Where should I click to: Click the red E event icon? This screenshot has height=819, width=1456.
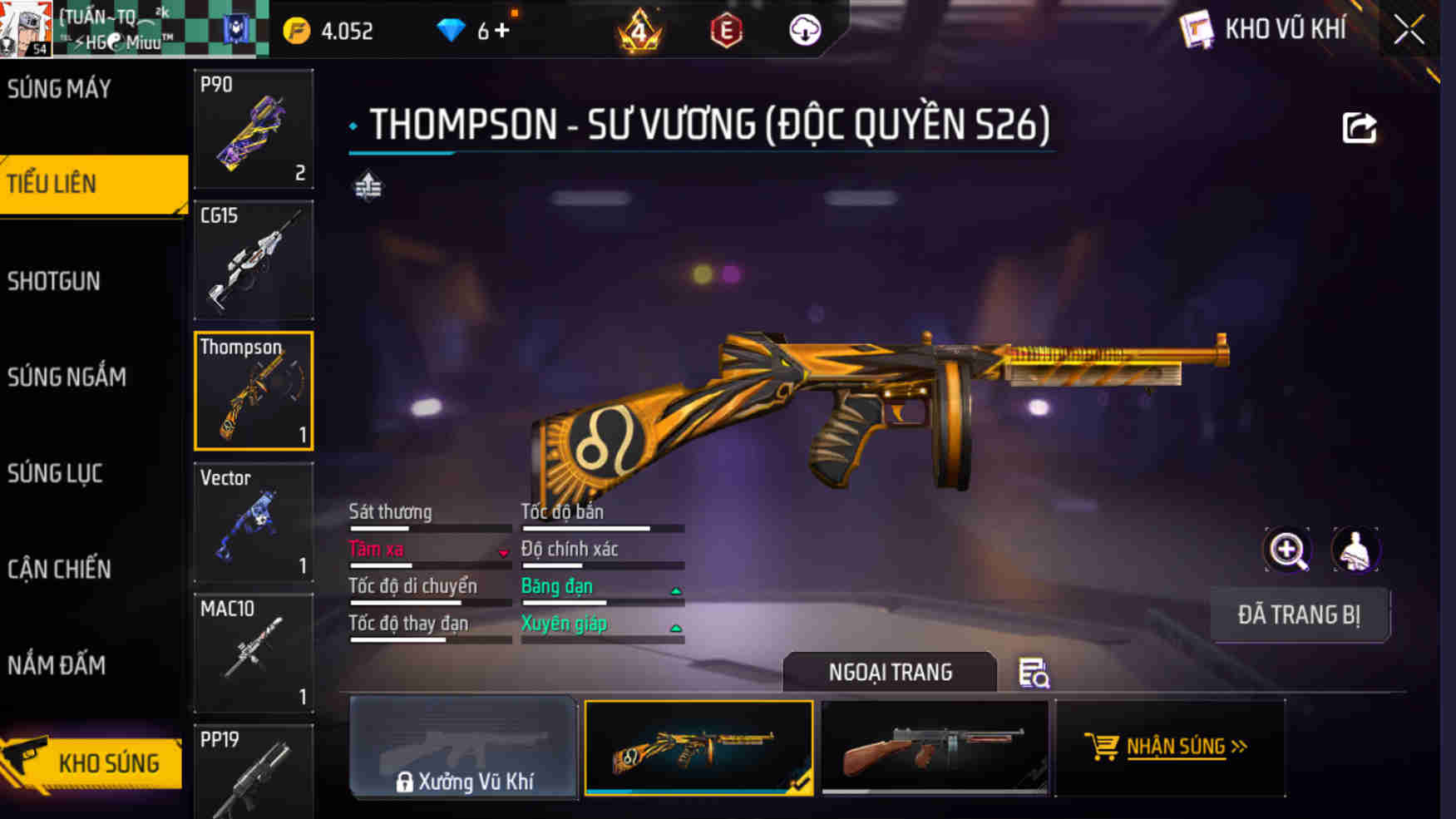[x=724, y=32]
